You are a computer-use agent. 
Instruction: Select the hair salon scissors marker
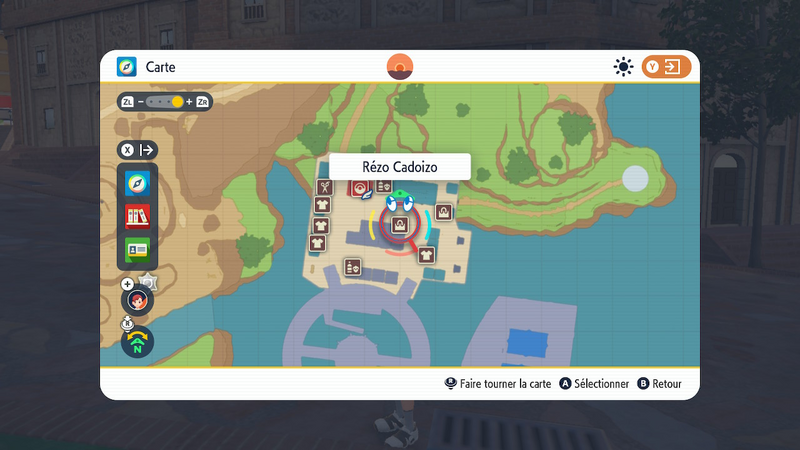[324, 187]
